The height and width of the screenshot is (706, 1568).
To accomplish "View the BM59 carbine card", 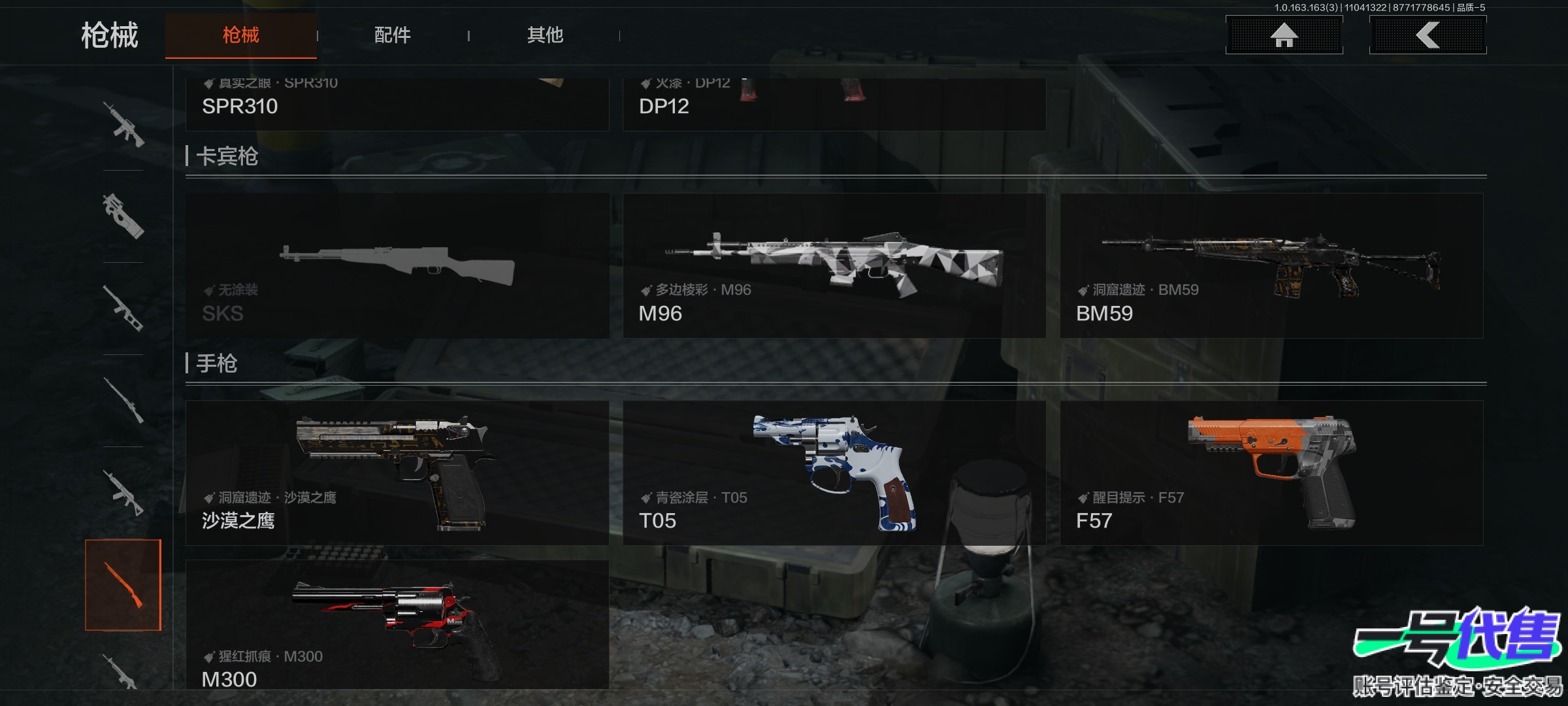I will [x=1271, y=265].
